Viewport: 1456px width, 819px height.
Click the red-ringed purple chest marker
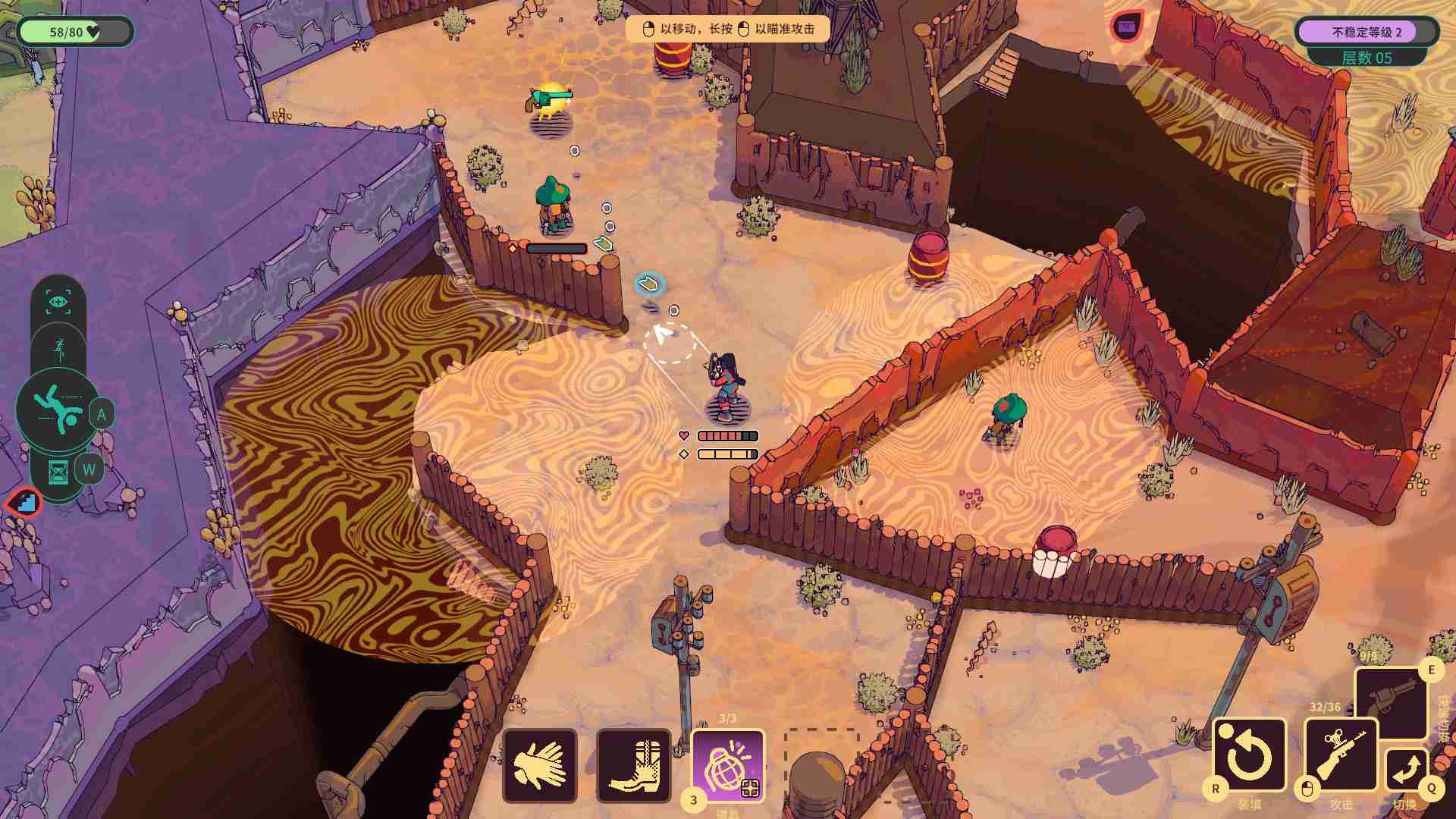click(x=1127, y=27)
